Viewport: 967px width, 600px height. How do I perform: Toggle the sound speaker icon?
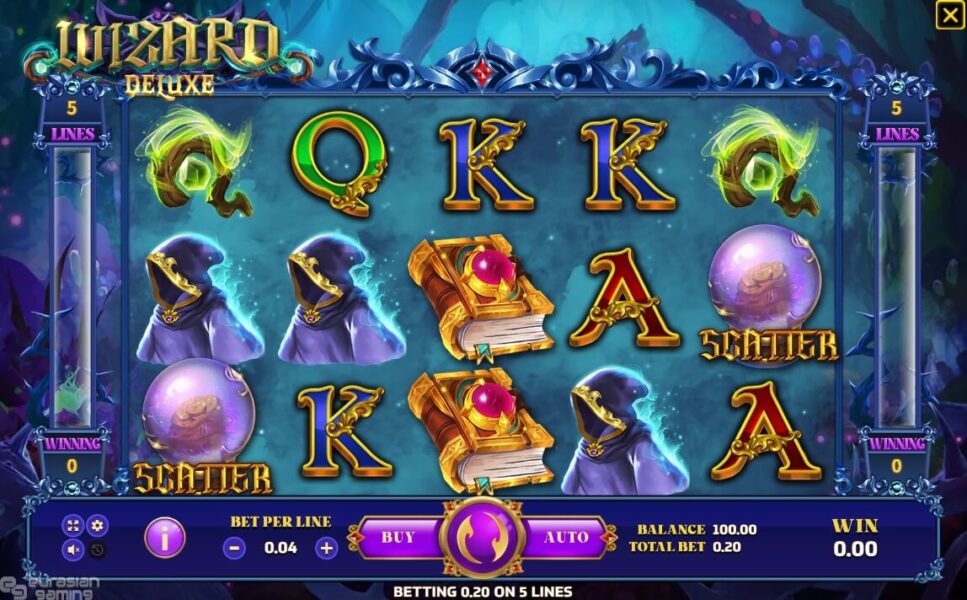pyautogui.click(x=74, y=549)
